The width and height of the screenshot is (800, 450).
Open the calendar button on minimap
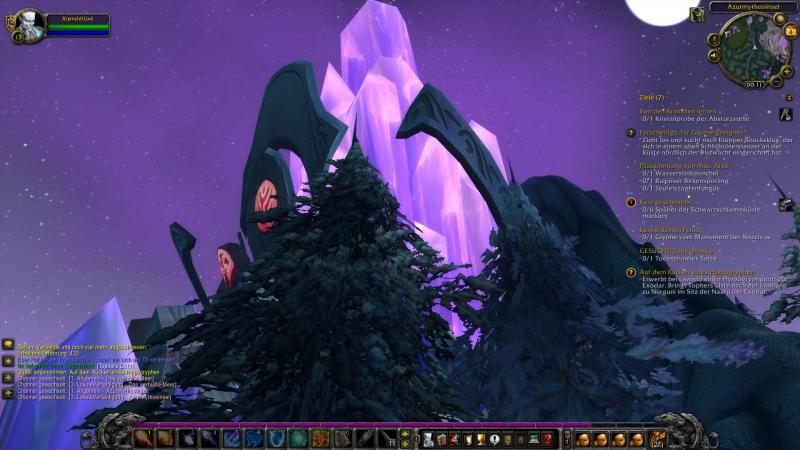pyautogui.click(x=791, y=30)
